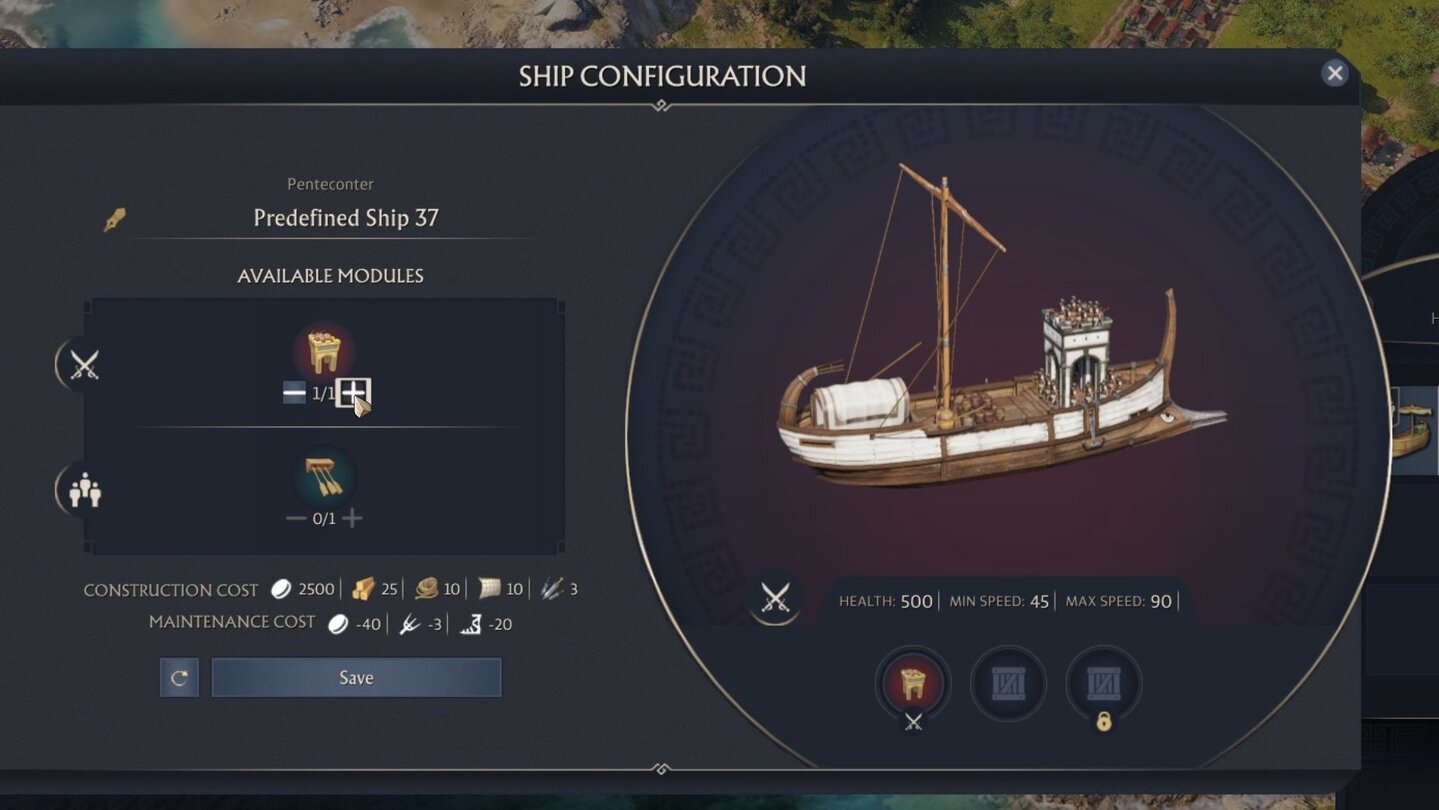Image resolution: width=1439 pixels, height=810 pixels.
Task: Rename the ship via the quill icon
Action: (115, 219)
